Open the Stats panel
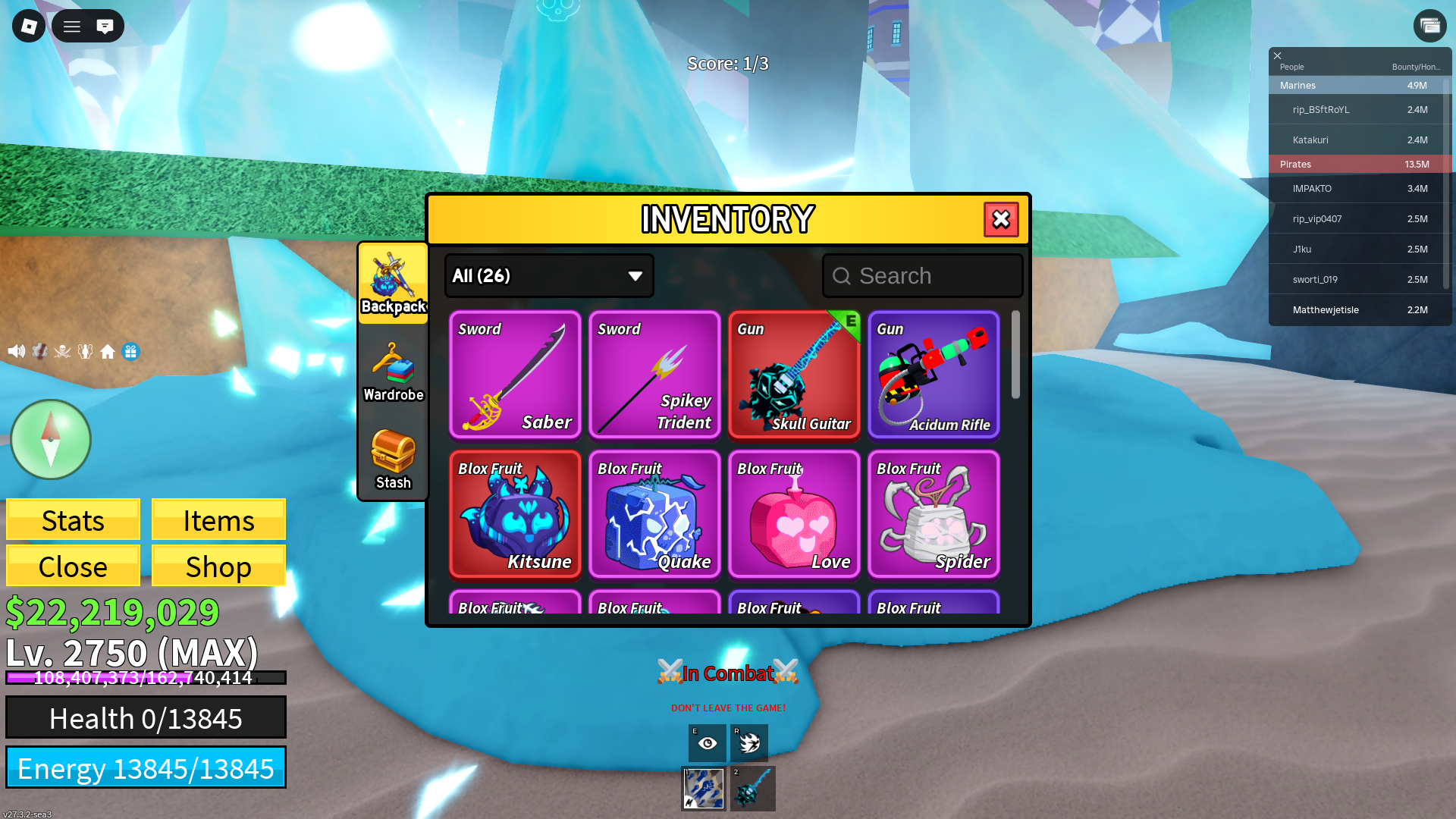Viewport: 1456px width, 819px height. [x=73, y=520]
